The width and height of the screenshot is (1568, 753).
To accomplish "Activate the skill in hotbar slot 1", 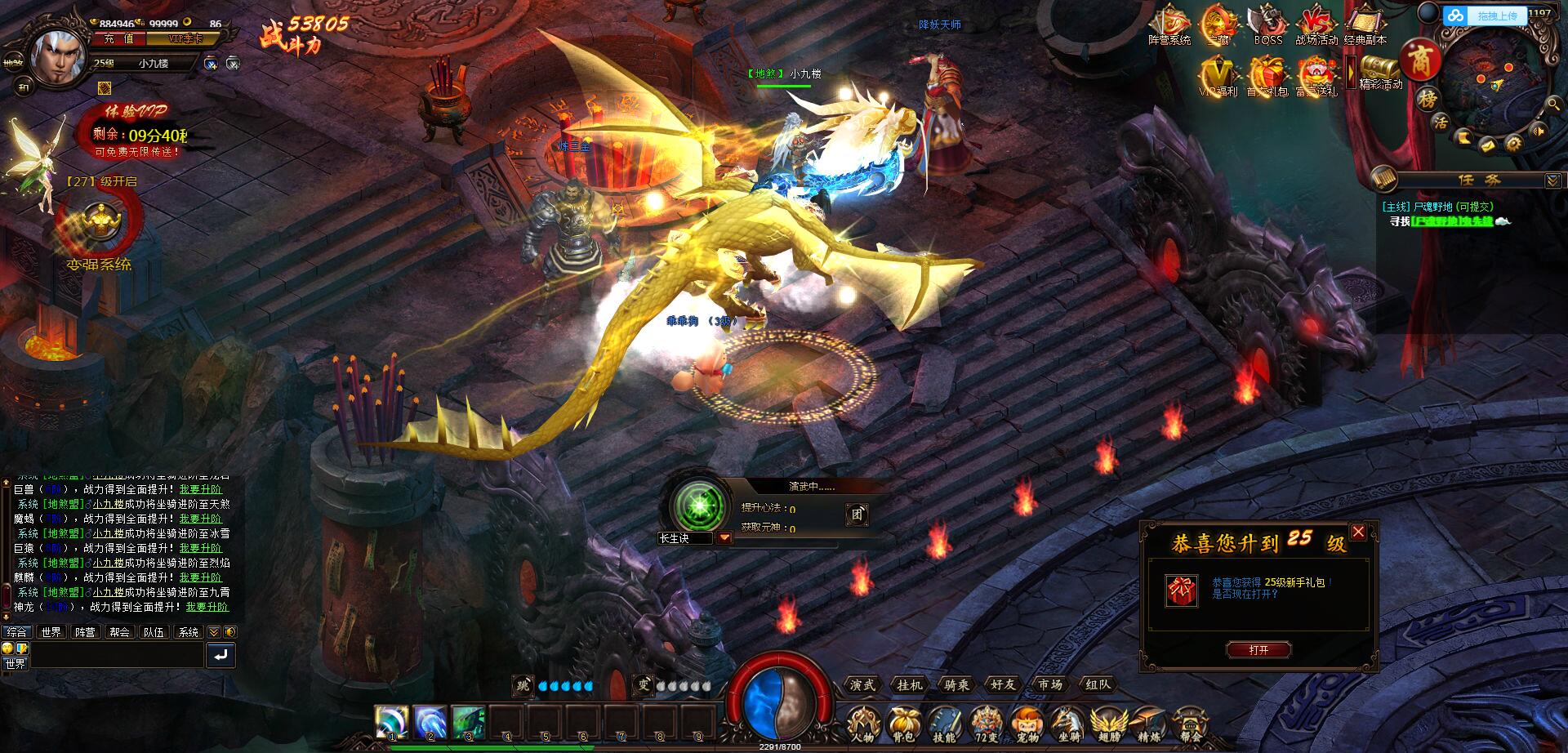I will pyautogui.click(x=392, y=722).
